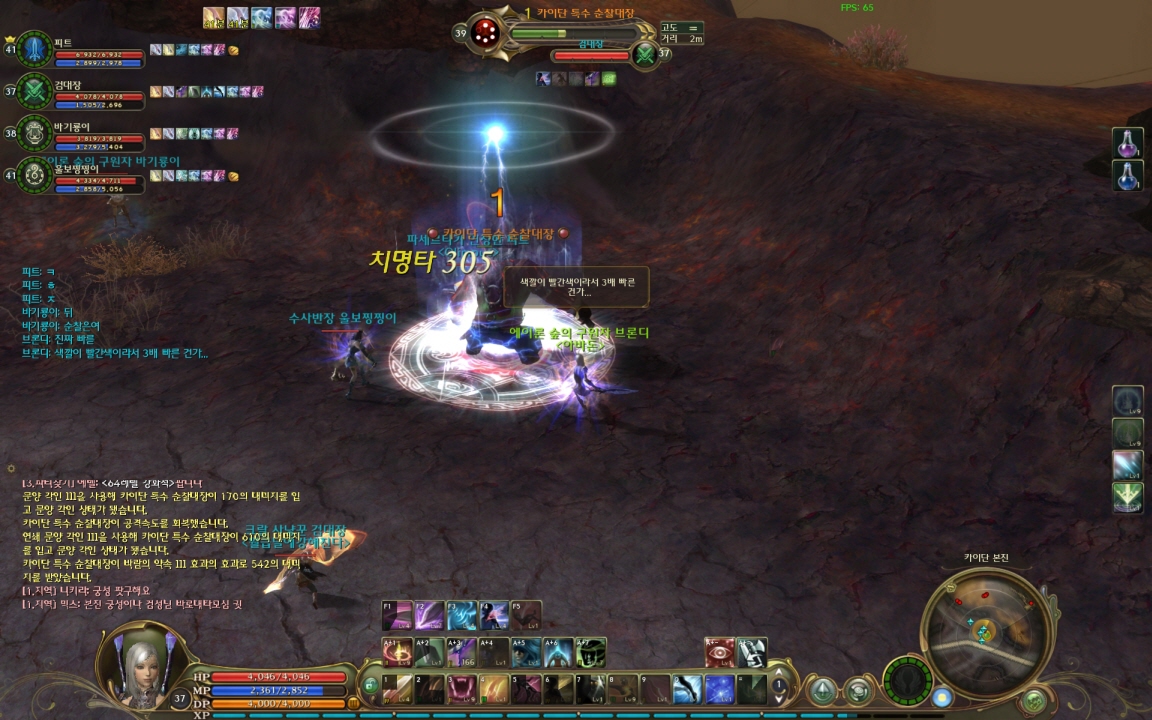Use the purple lightning skill in slot F2

click(430, 614)
